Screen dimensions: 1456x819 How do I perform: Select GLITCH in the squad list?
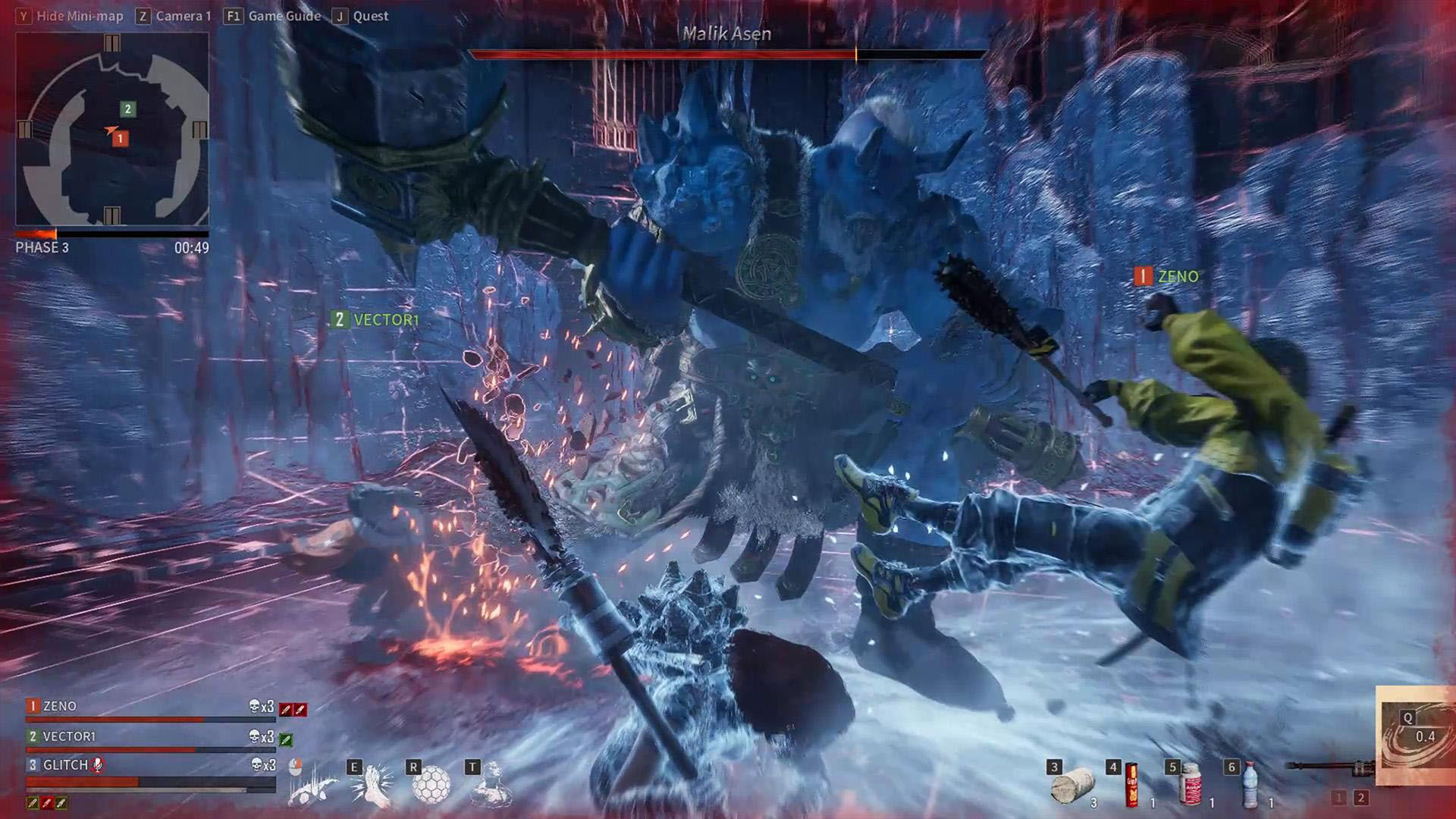pos(65,765)
